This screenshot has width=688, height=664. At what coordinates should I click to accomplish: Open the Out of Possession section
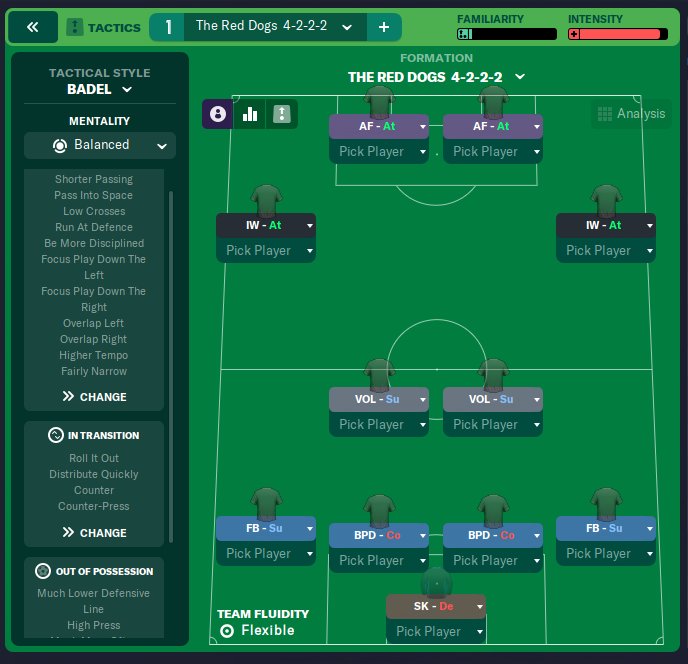pos(95,572)
